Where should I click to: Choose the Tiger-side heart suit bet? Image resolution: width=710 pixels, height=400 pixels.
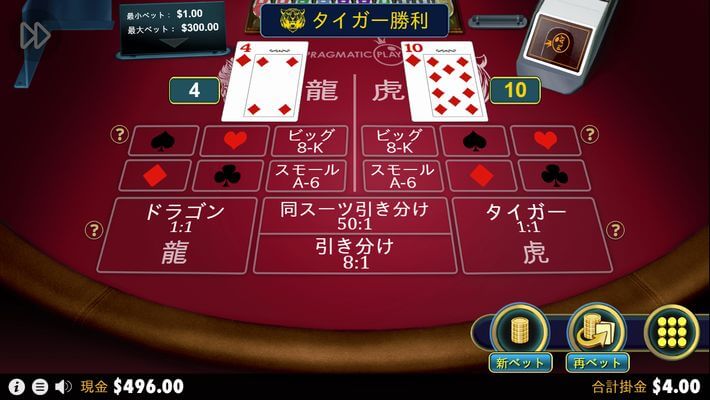click(x=545, y=141)
